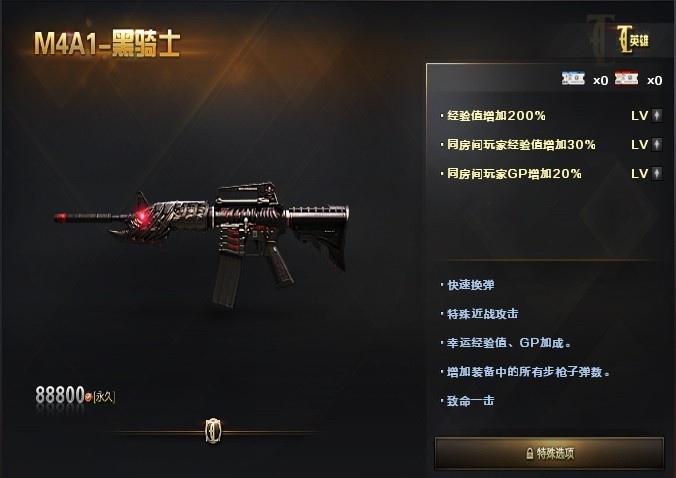
Task: Select the blue upgrade ticket icon
Action: click(x=574, y=80)
